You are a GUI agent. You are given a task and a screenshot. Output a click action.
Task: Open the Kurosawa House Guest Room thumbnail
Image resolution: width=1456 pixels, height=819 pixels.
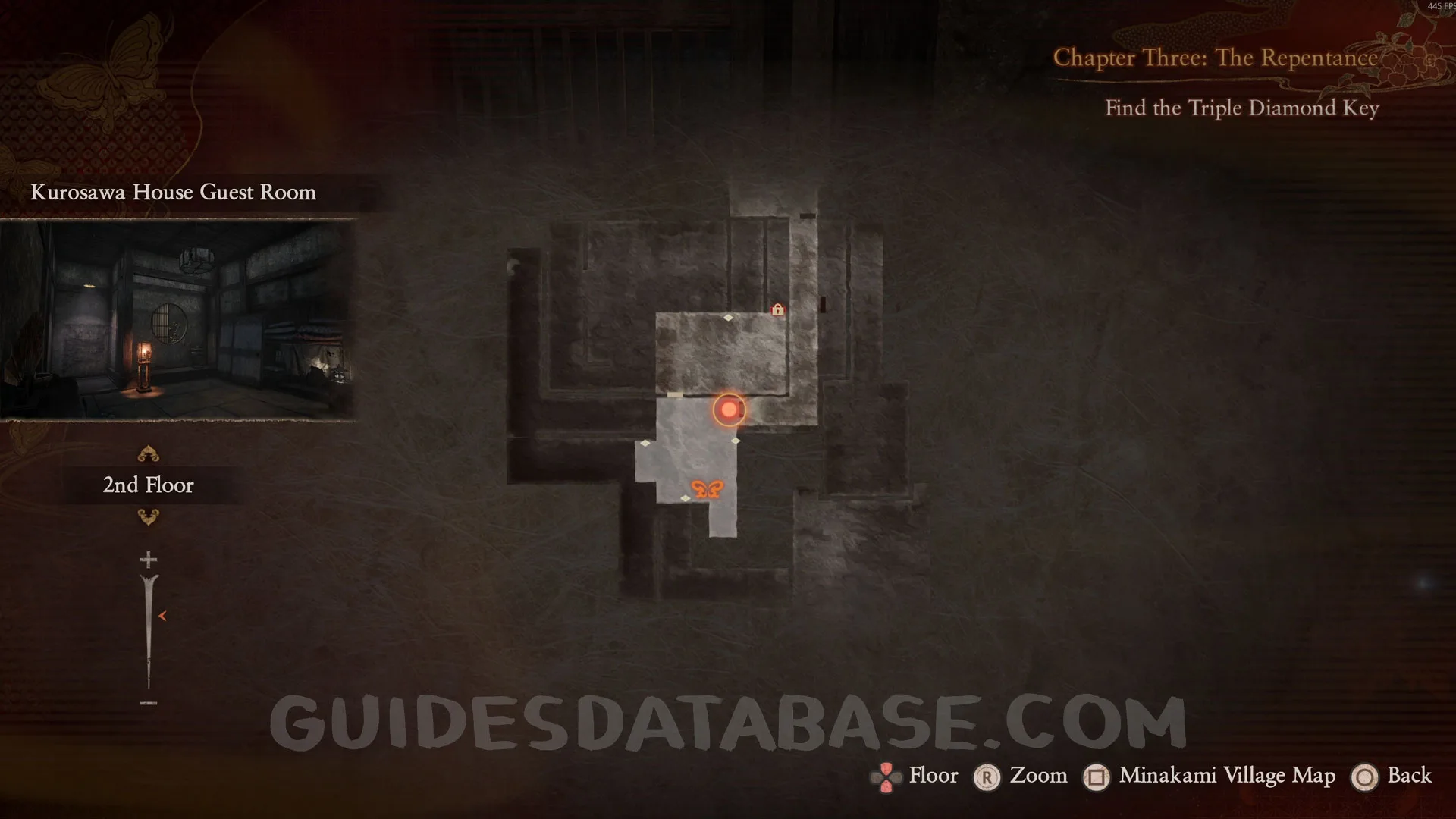[178, 318]
